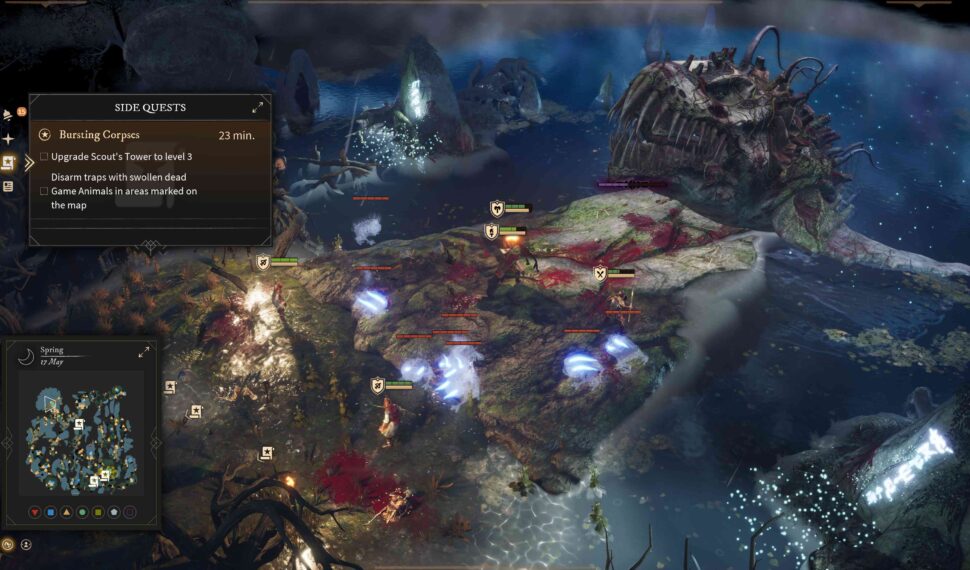The width and height of the screenshot is (970, 570).
Task: Open the bell notifications icon
Action: [x=8, y=114]
